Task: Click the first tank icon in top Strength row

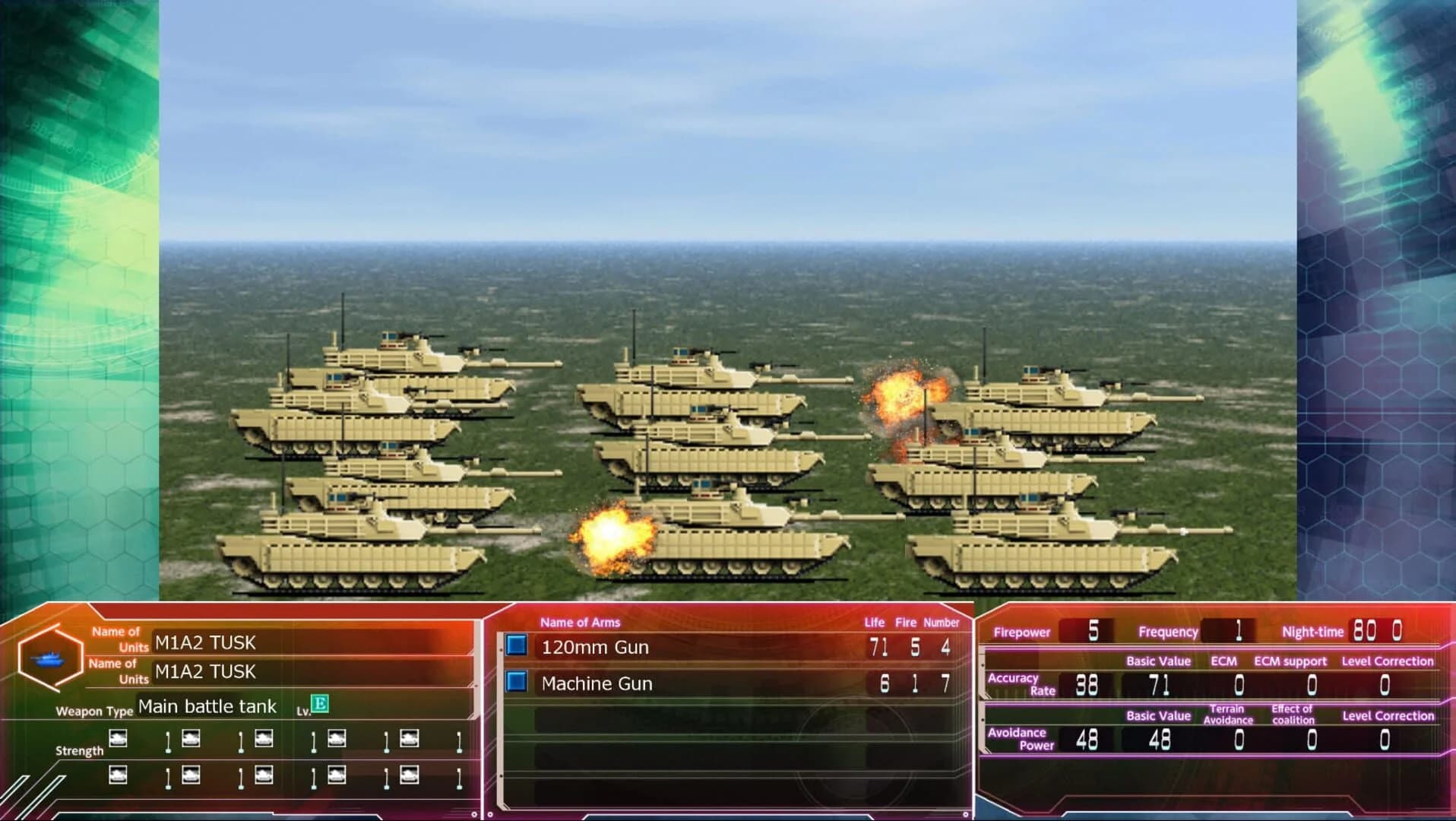Action: [x=118, y=740]
